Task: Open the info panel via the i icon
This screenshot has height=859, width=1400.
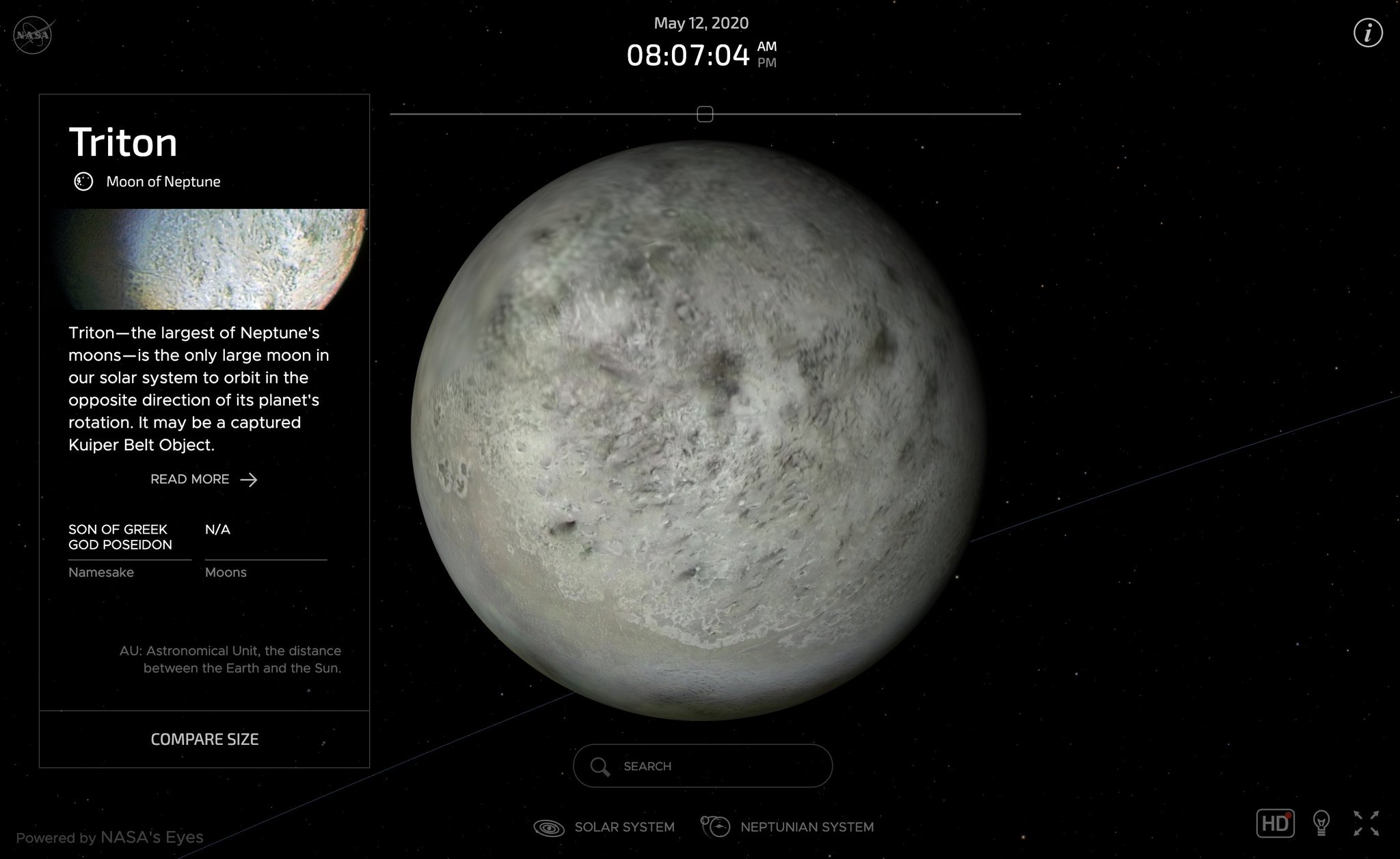Action: [1367, 33]
